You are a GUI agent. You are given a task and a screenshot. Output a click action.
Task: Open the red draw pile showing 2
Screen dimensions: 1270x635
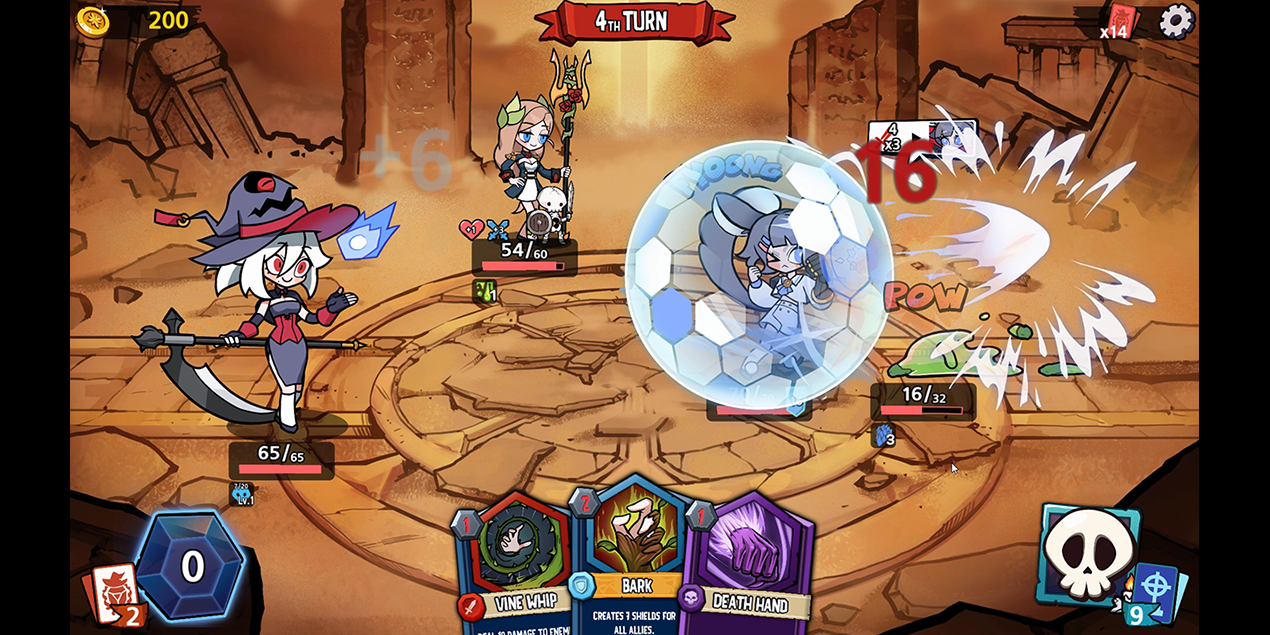[116, 596]
